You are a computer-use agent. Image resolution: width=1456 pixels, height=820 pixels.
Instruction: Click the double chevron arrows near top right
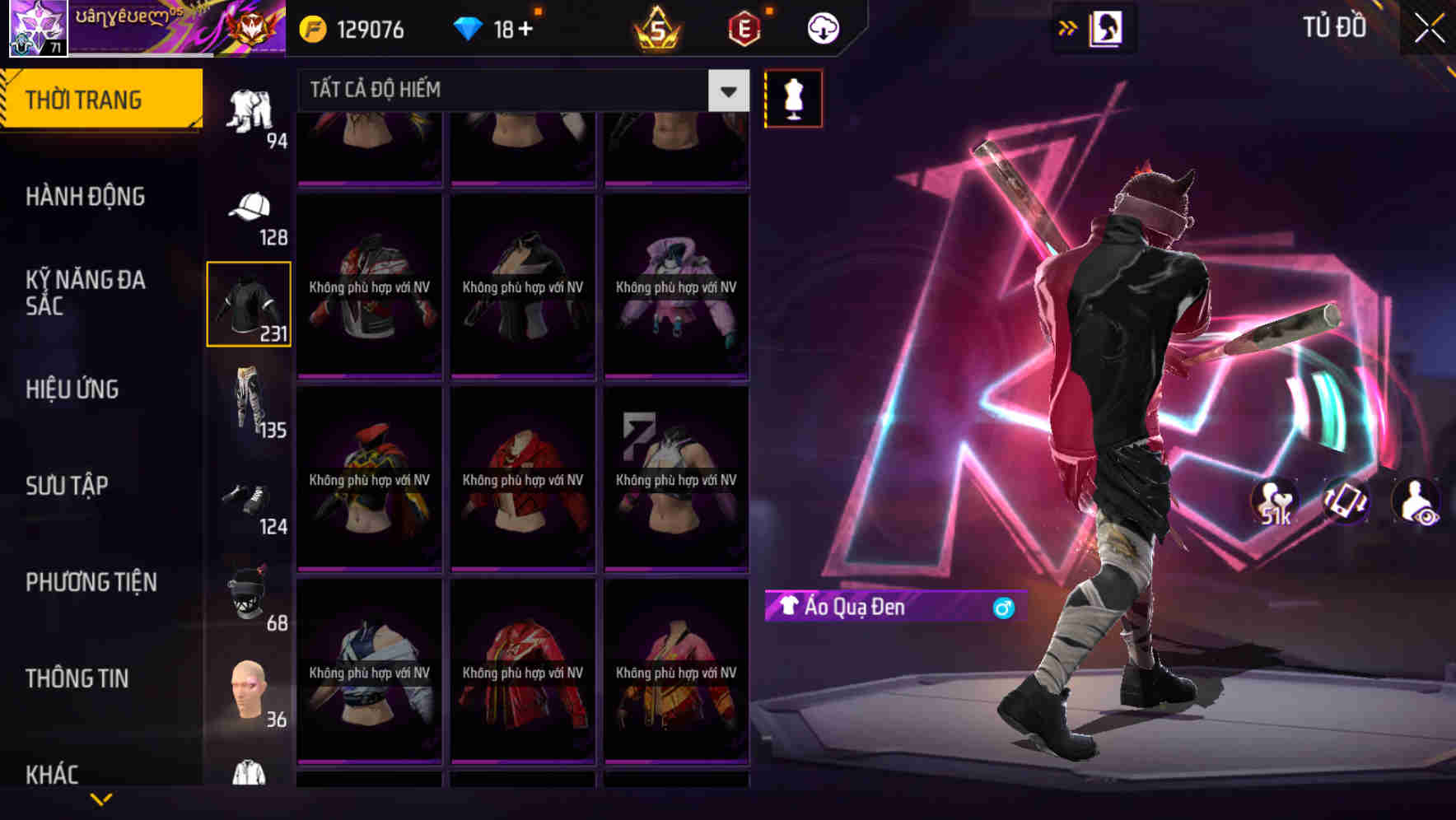(1067, 27)
